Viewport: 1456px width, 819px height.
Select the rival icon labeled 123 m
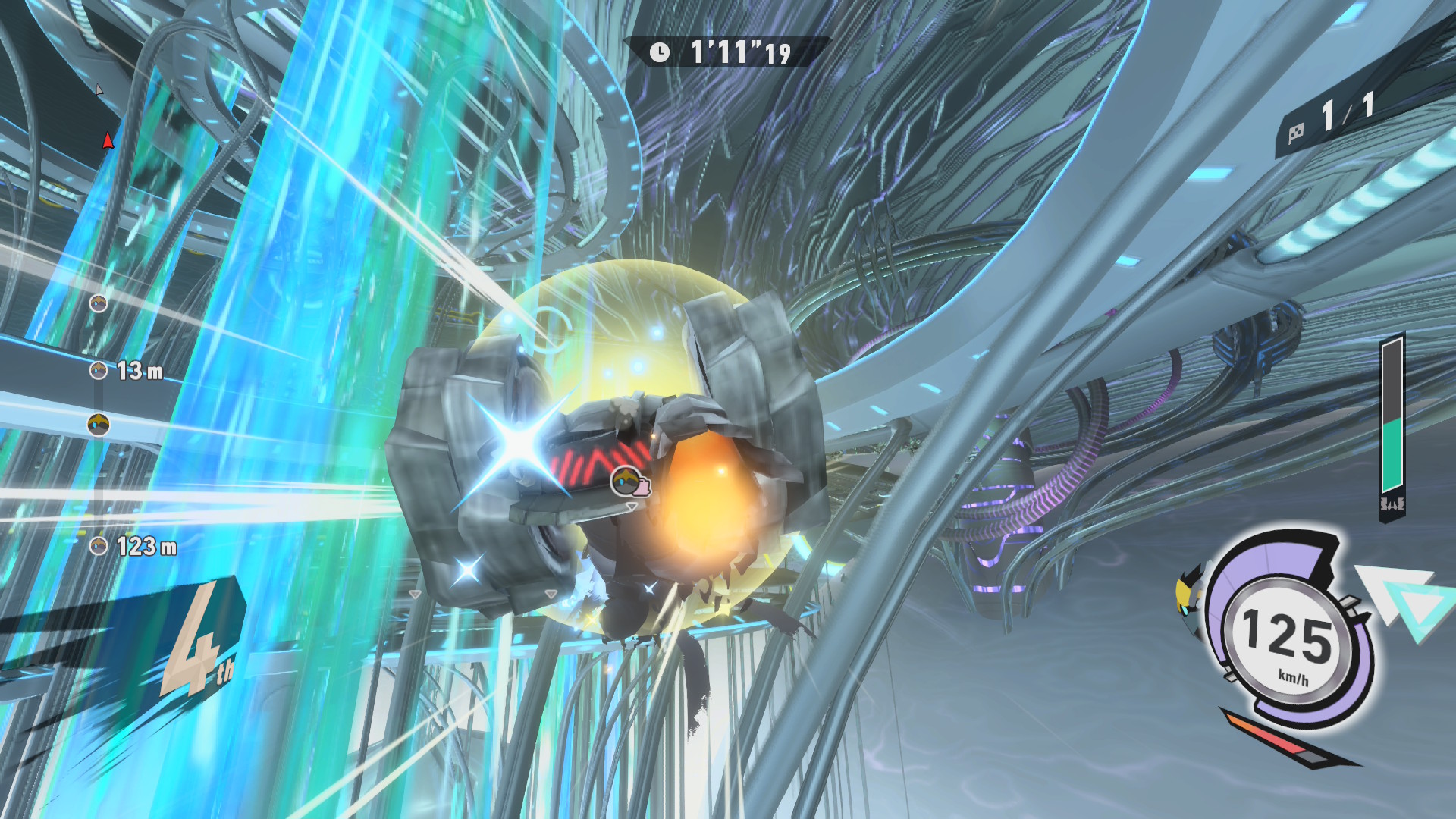[x=98, y=546]
